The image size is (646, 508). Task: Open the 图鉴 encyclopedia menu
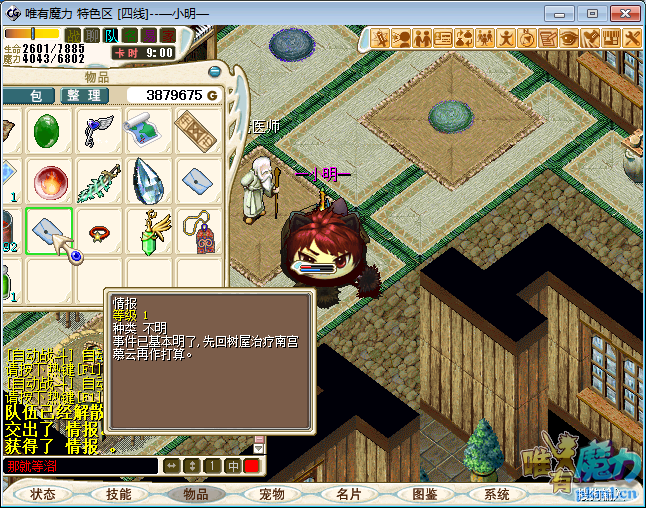tap(424, 494)
